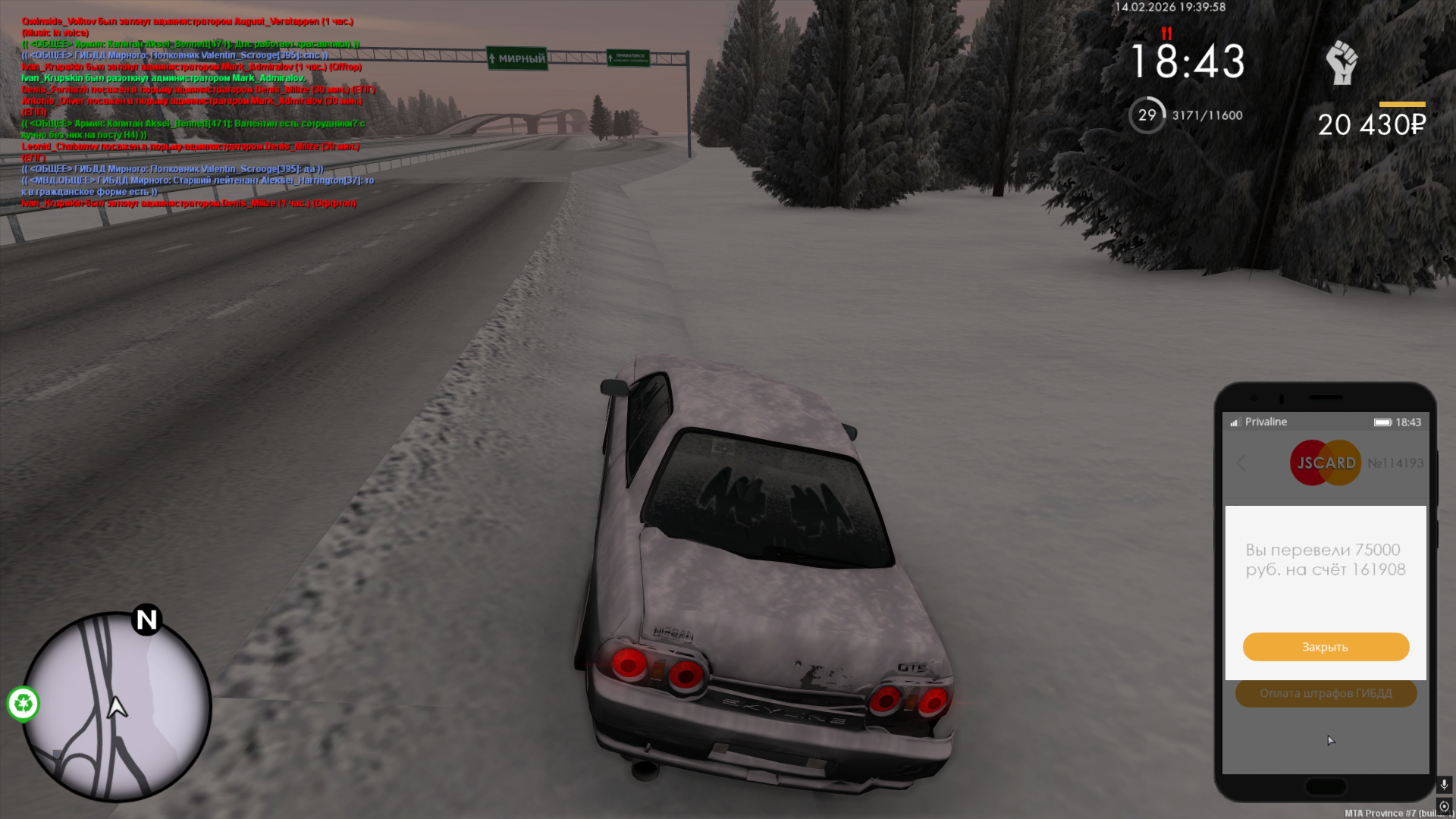1456x819 pixels.
Task: Select the green recycle icon beside minimap
Action: point(24,704)
